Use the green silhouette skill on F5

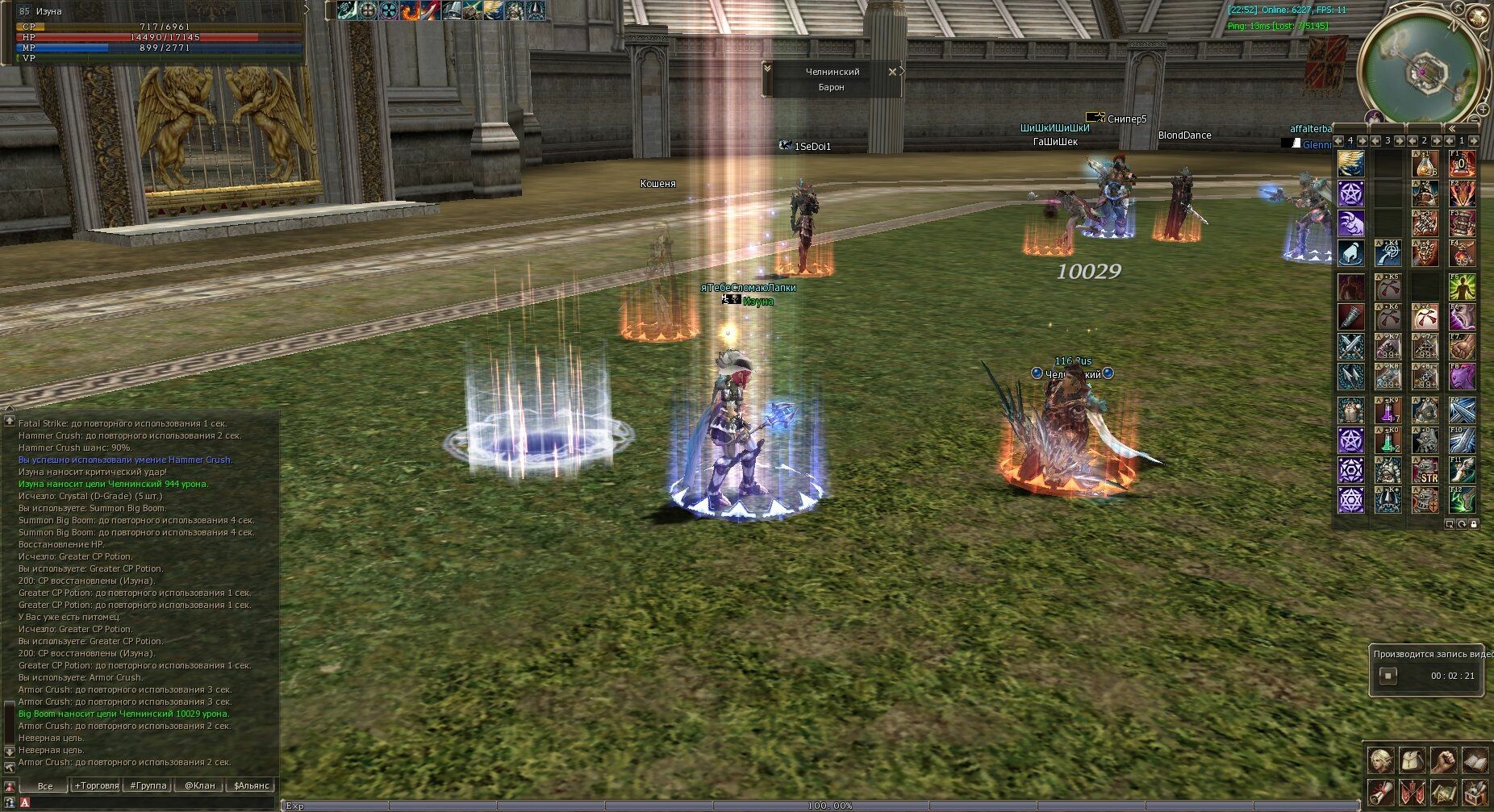point(1462,286)
